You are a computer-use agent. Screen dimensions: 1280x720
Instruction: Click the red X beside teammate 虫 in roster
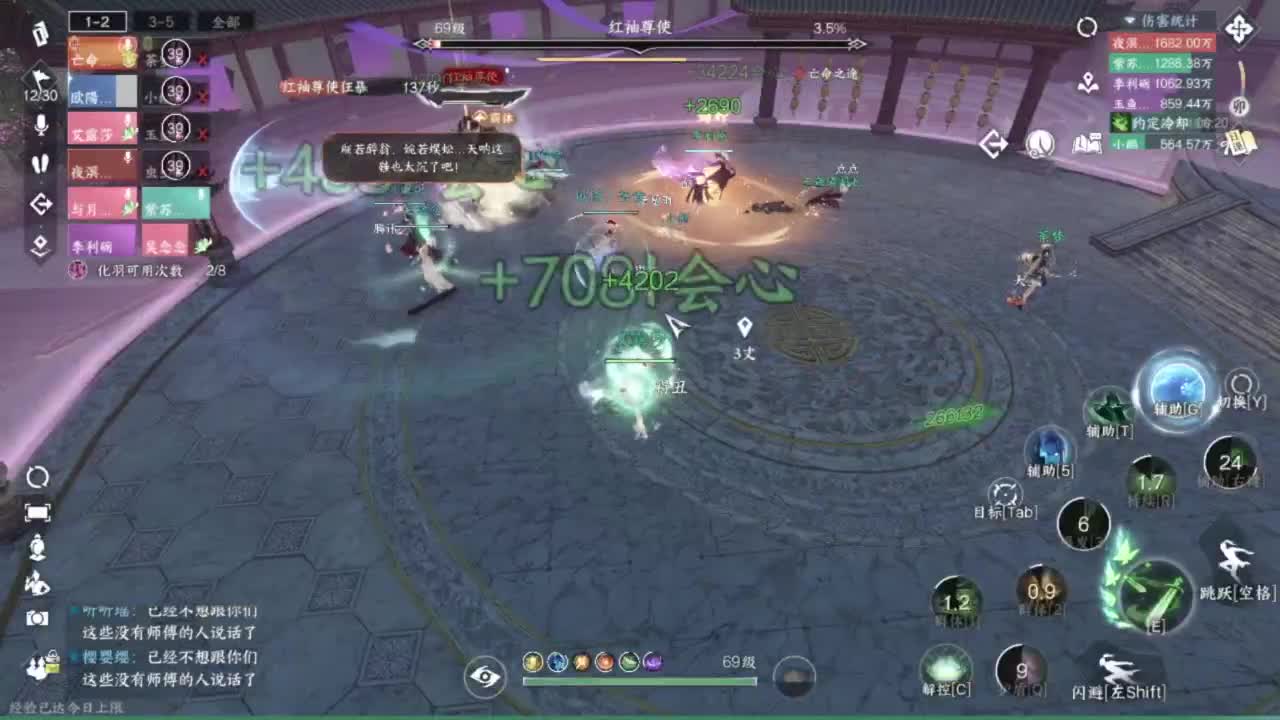coord(202,171)
